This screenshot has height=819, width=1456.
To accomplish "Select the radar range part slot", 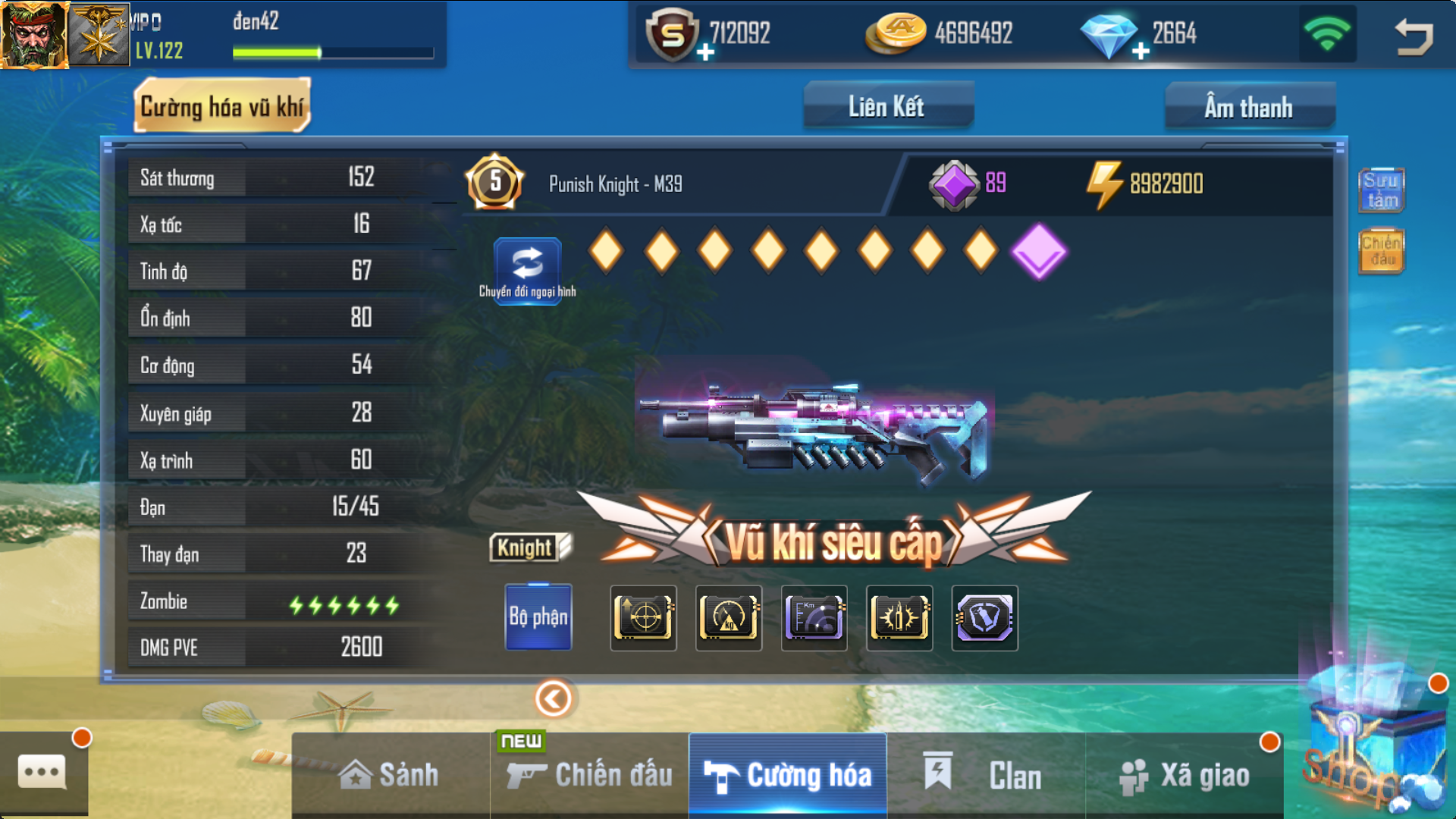I will [x=814, y=617].
